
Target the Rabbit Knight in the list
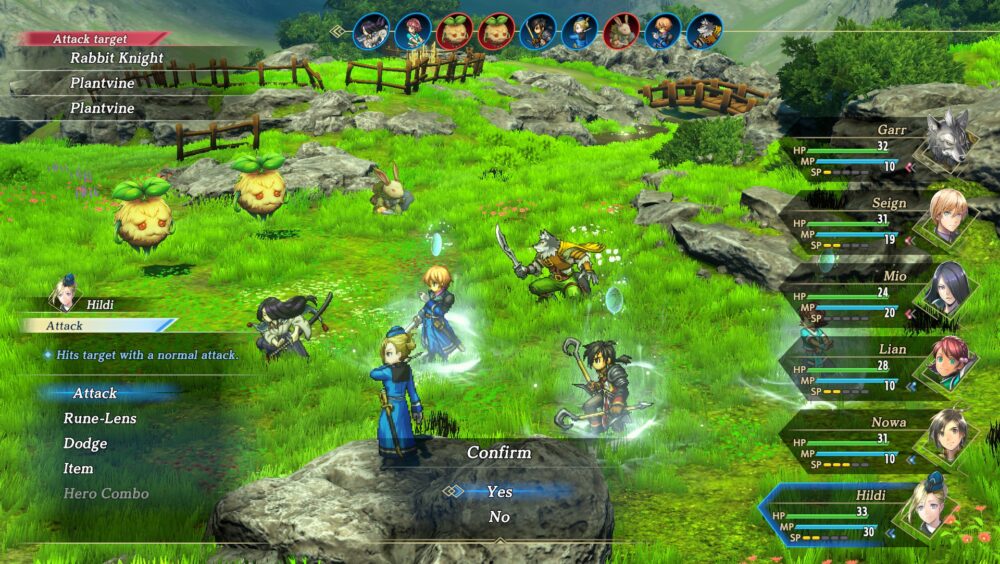tap(116, 58)
